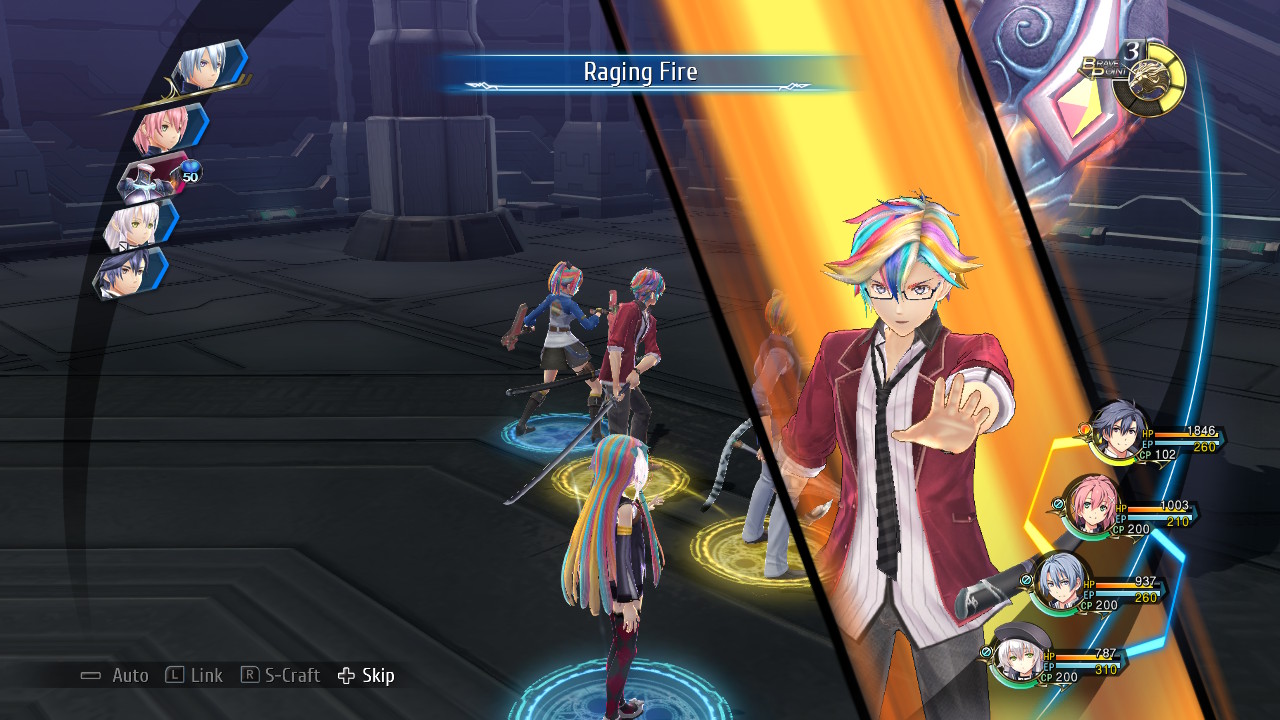Select the enemy turn icon marked 50

coord(157,177)
